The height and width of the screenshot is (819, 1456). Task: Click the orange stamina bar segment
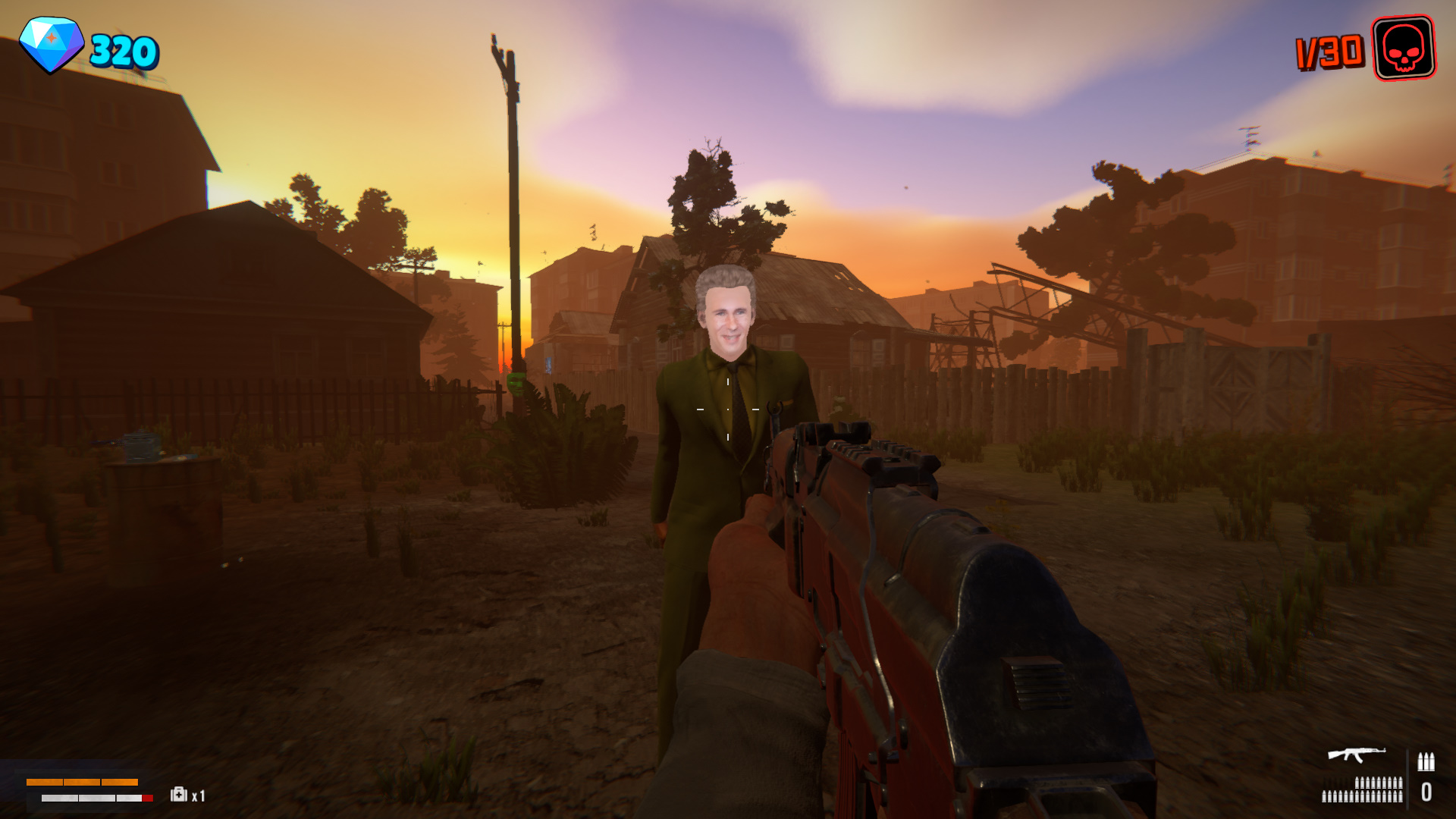pos(82,782)
